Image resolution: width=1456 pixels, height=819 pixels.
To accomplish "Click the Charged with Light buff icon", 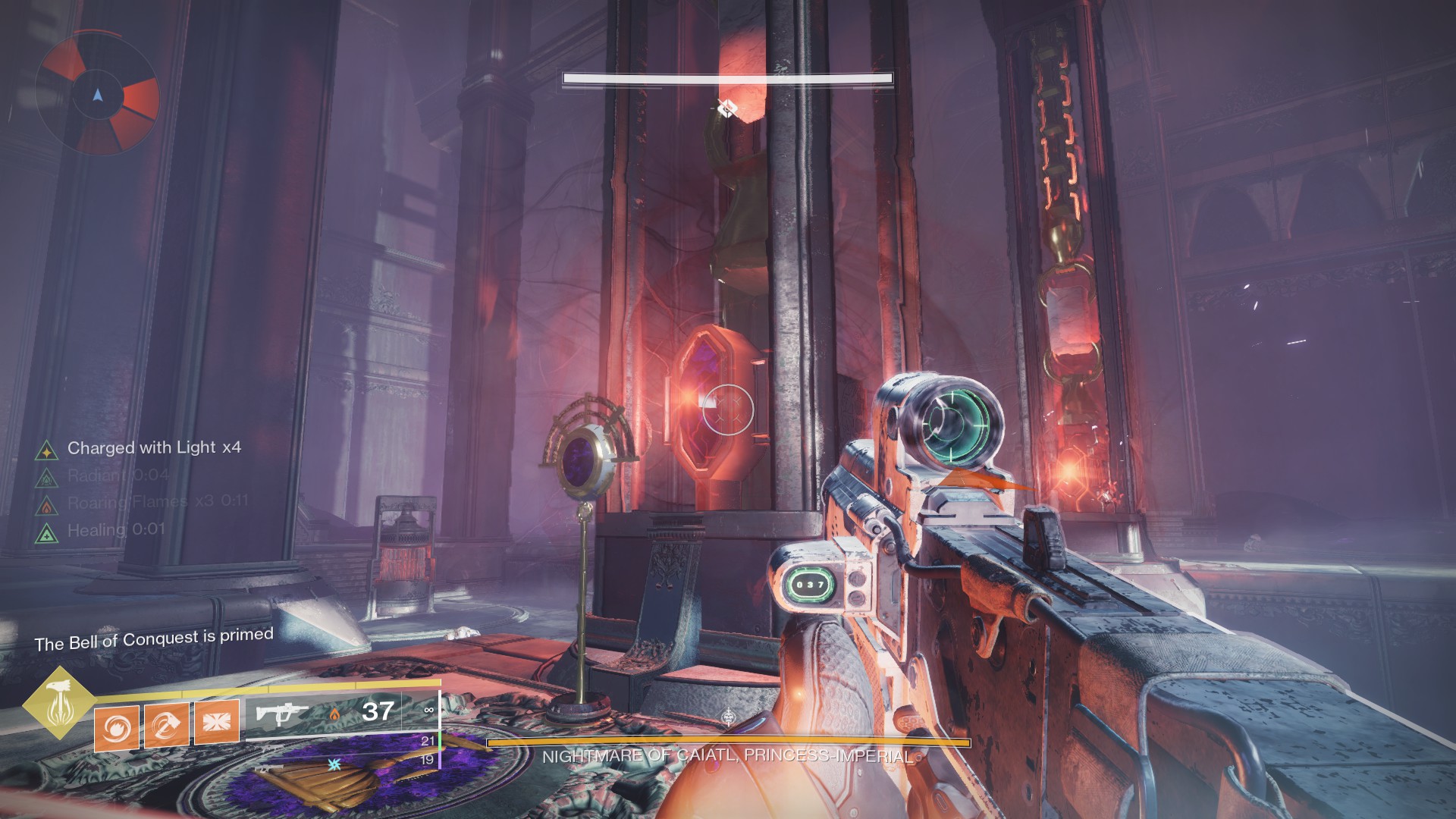I will click(47, 450).
